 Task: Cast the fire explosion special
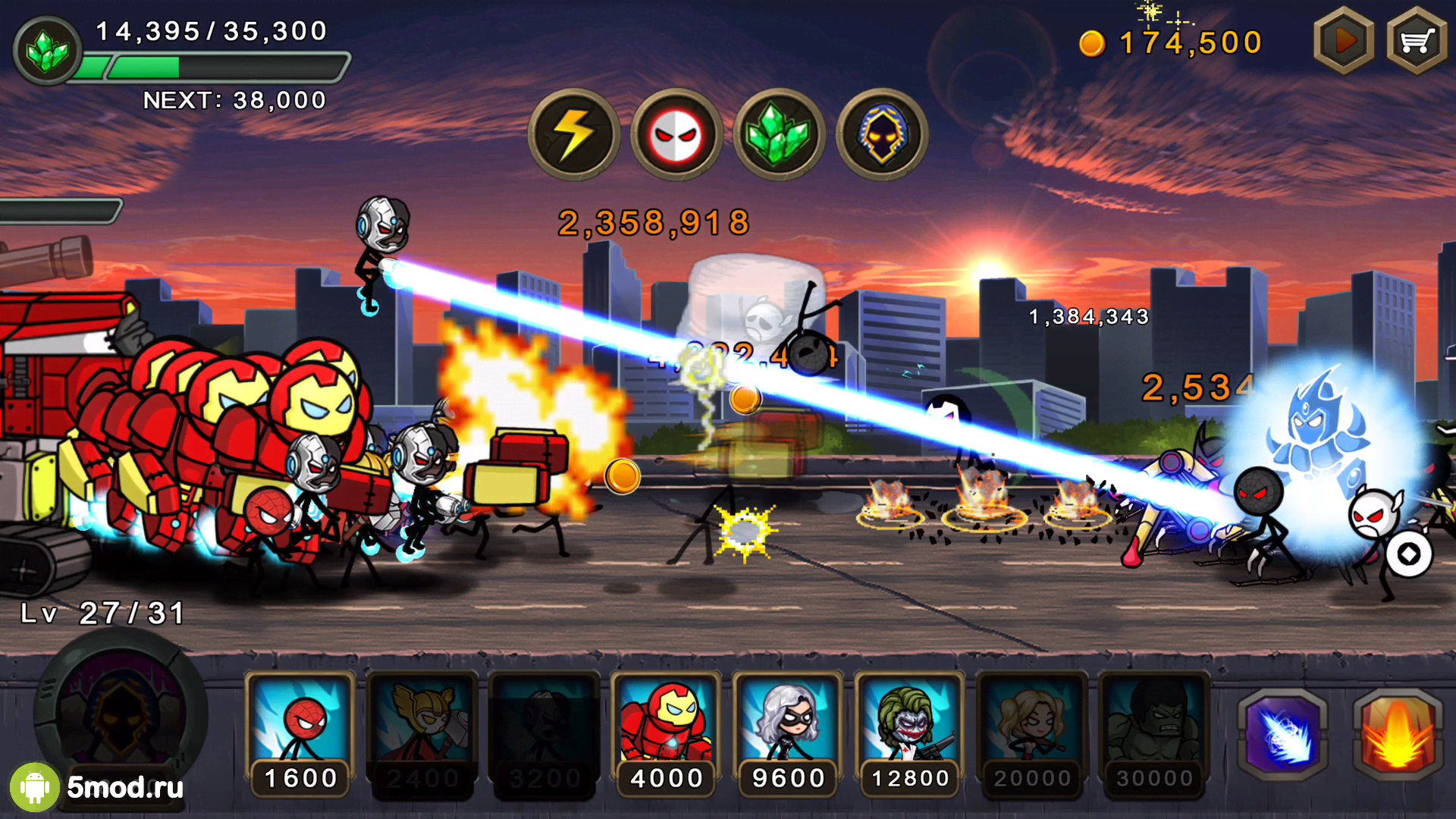(x=1398, y=735)
